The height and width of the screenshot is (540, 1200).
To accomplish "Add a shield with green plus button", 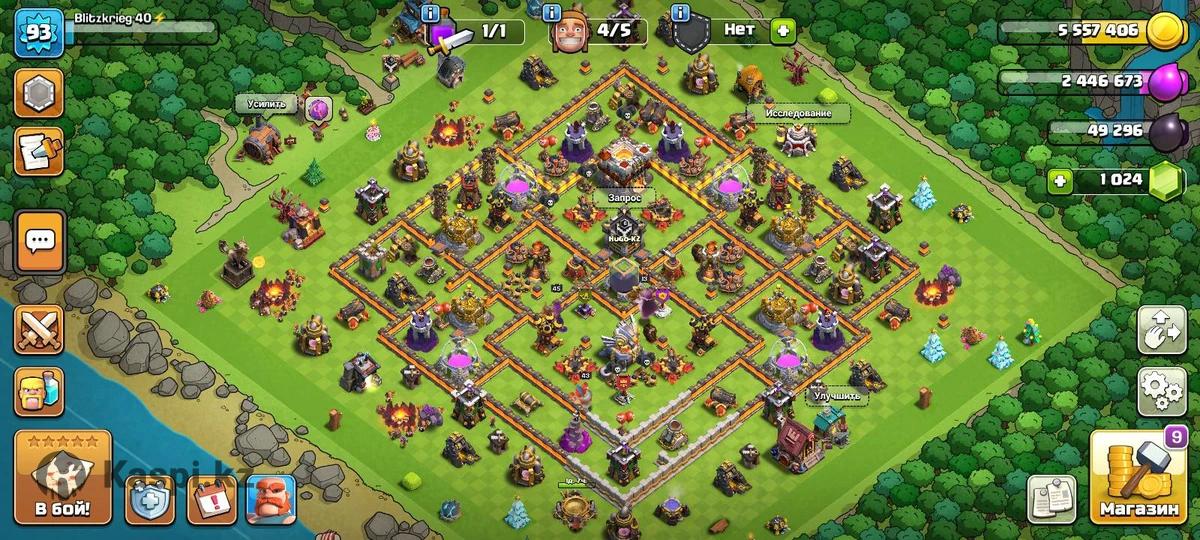I will point(782,30).
